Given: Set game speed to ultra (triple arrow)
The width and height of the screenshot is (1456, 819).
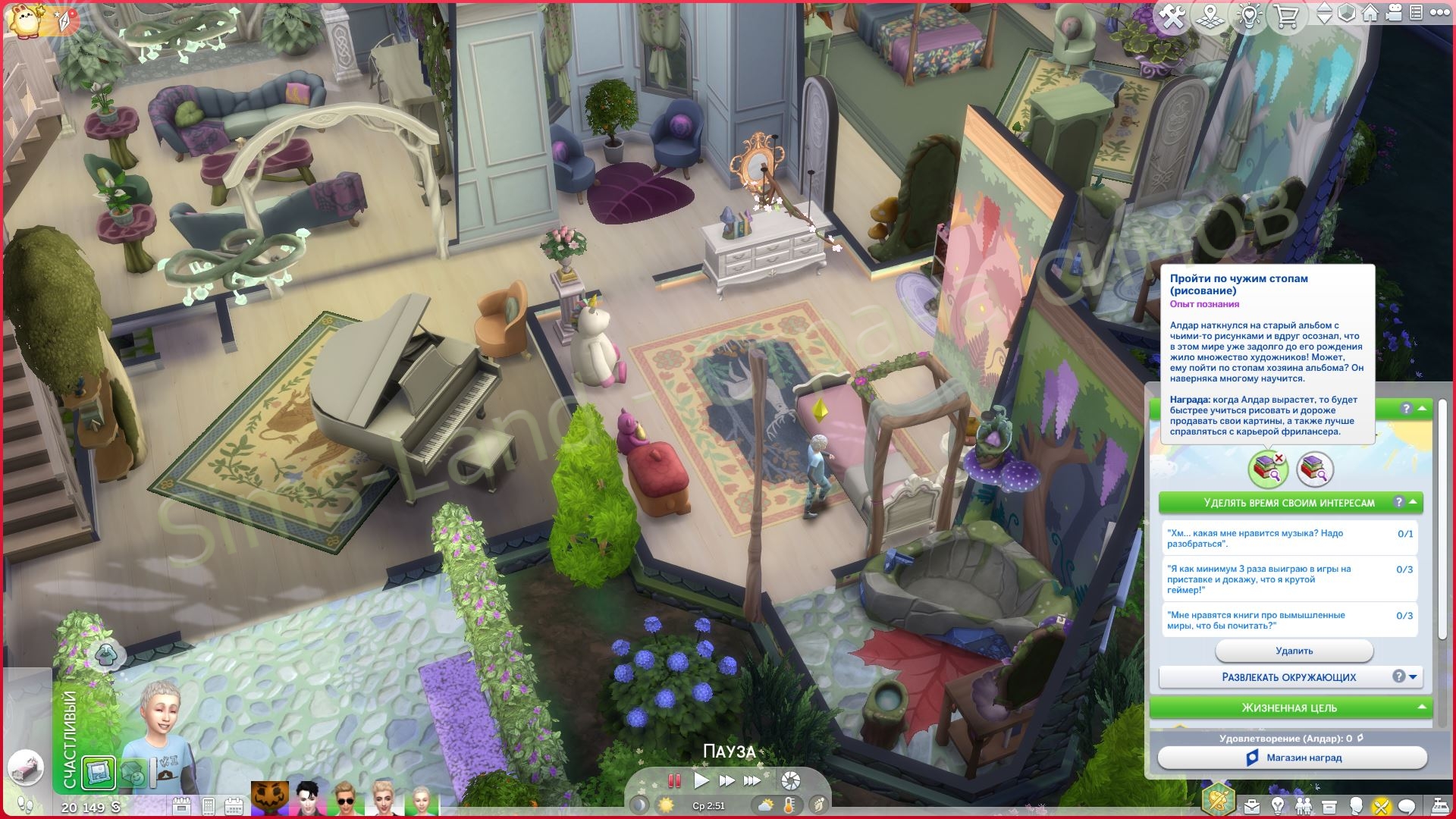Looking at the screenshot, I should pyautogui.click(x=752, y=780).
